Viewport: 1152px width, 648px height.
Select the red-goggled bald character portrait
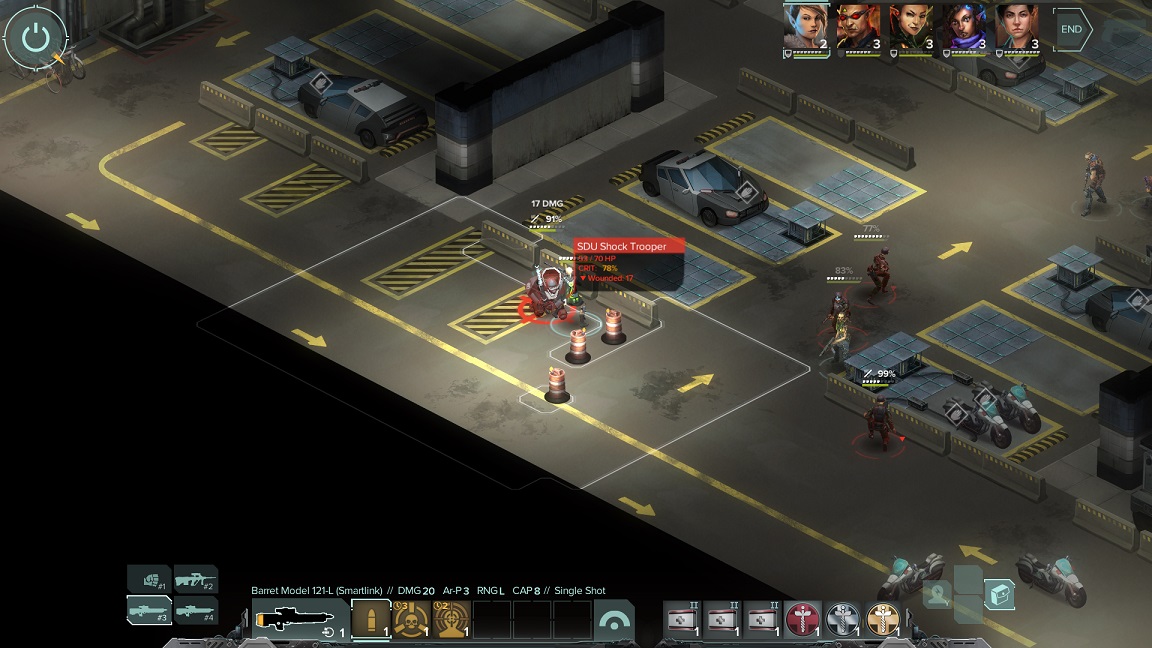click(858, 27)
